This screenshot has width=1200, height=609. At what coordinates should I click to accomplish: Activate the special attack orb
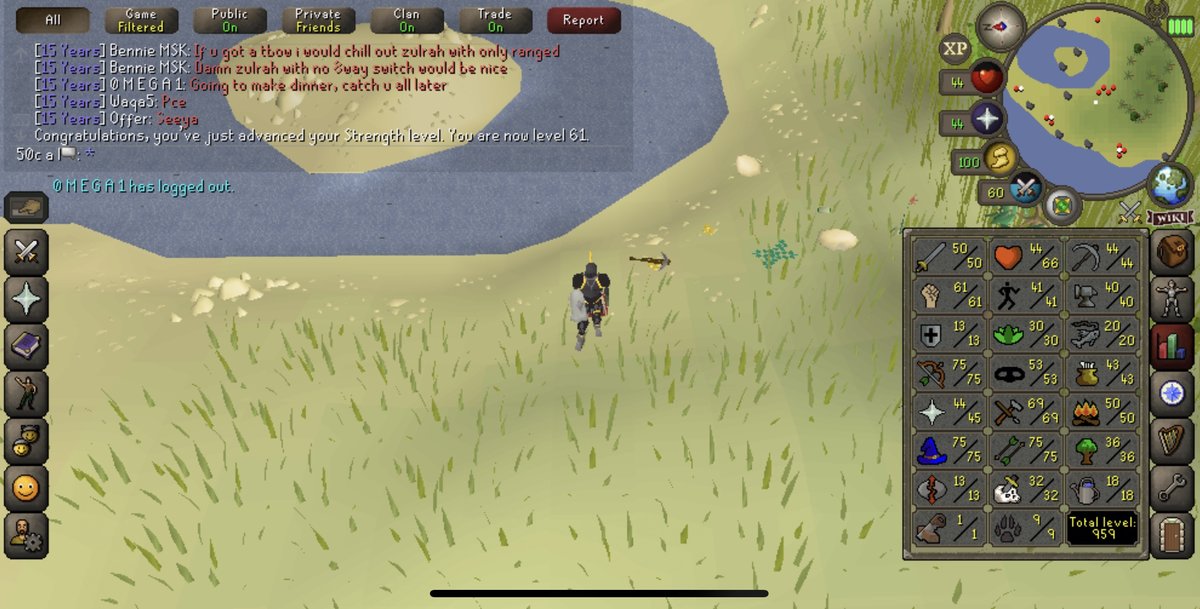click(1026, 187)
